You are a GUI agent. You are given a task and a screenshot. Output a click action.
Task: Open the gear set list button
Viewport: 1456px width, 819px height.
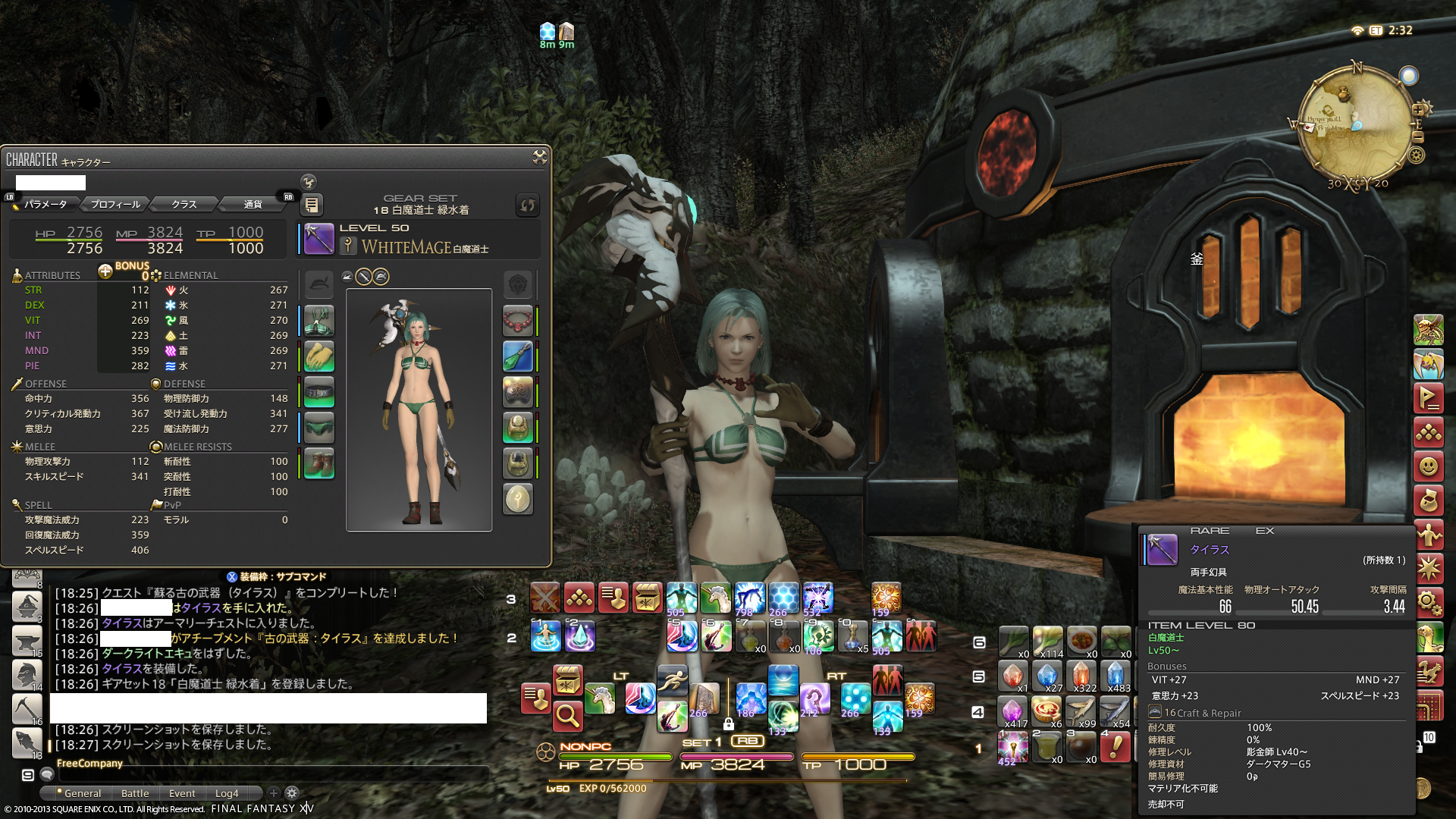pyautogui.click(x=311, y=205)
